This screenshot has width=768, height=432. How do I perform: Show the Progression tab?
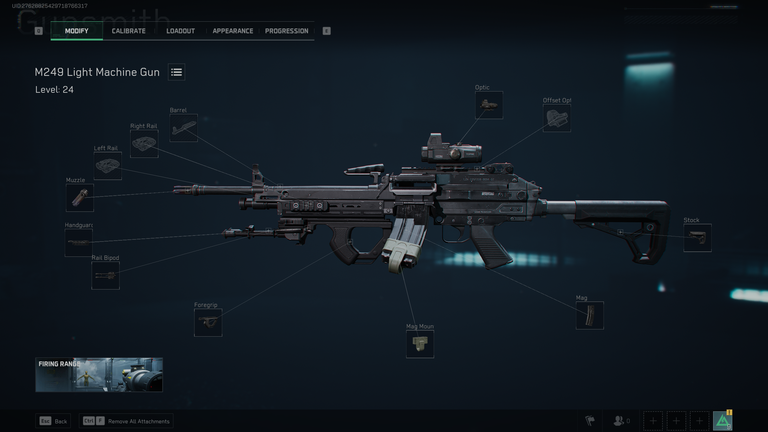tap(286, 31)
